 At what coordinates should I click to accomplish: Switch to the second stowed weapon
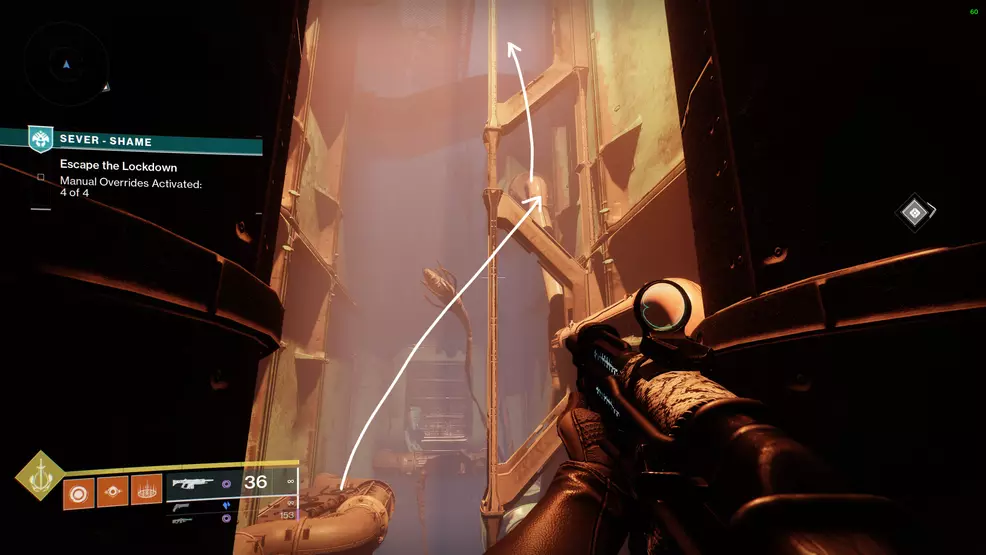tap(184, 506)
